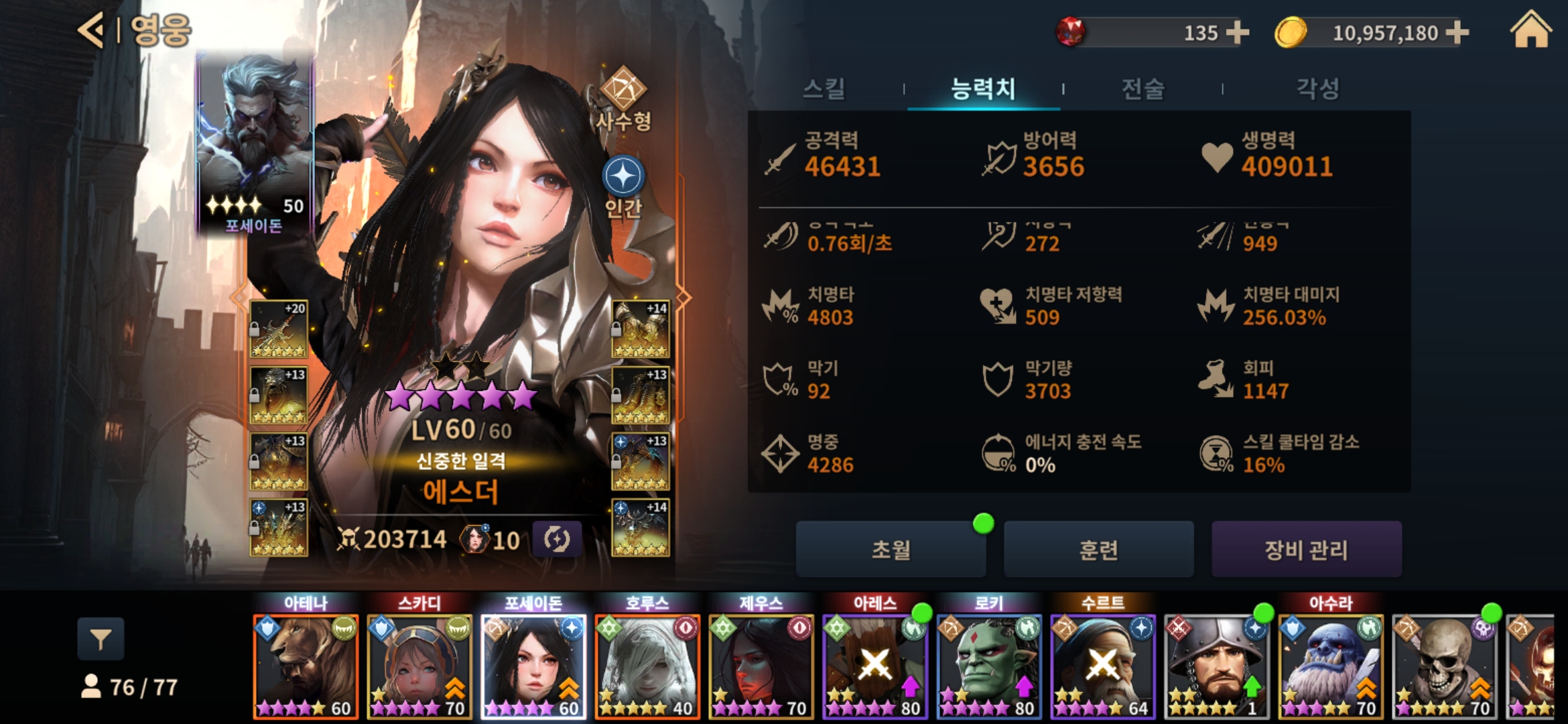
Task: Add more red gems
Action: click(x=1237, y=32)
